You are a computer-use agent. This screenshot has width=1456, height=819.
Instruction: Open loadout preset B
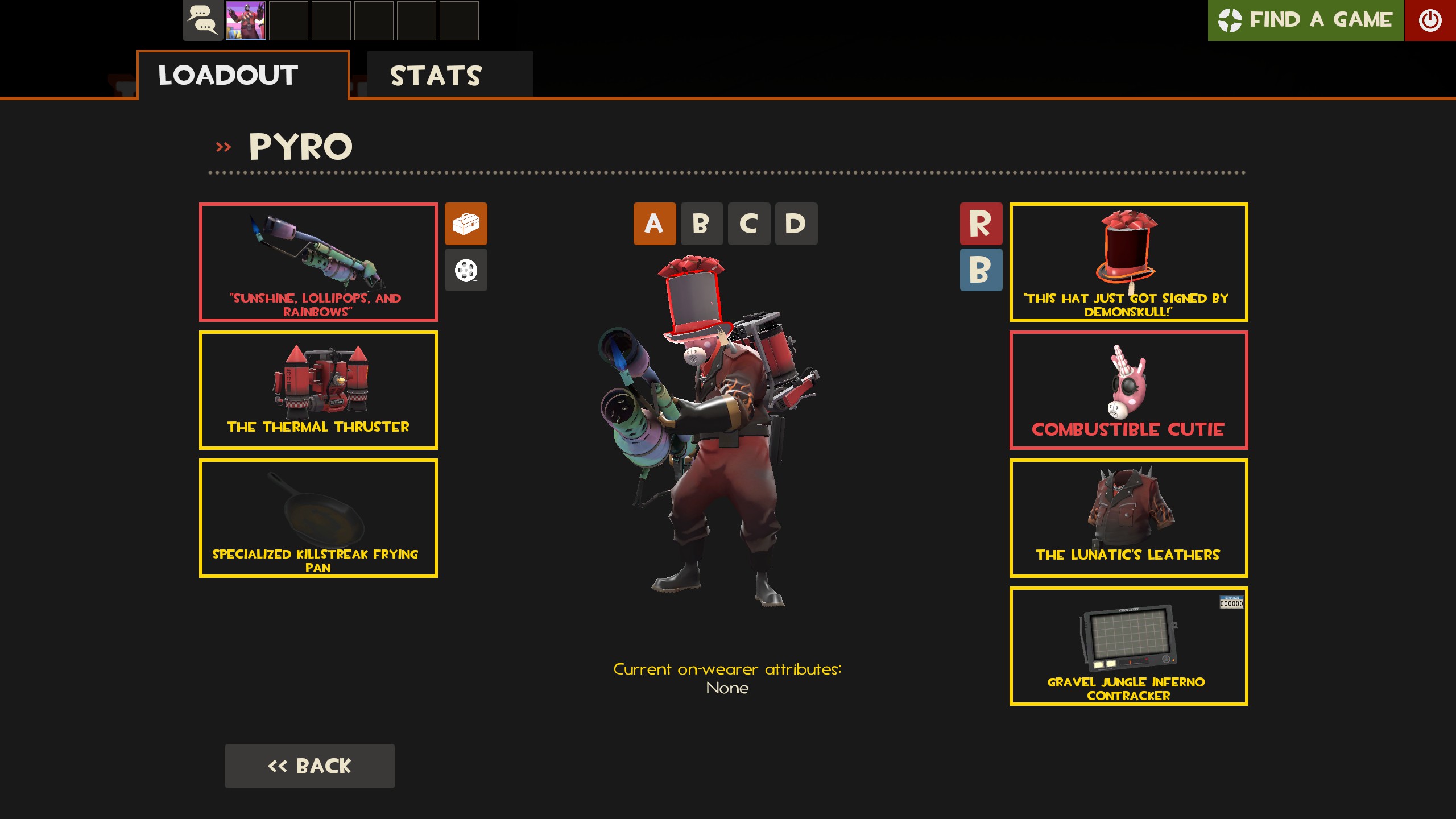pos(701,224)
